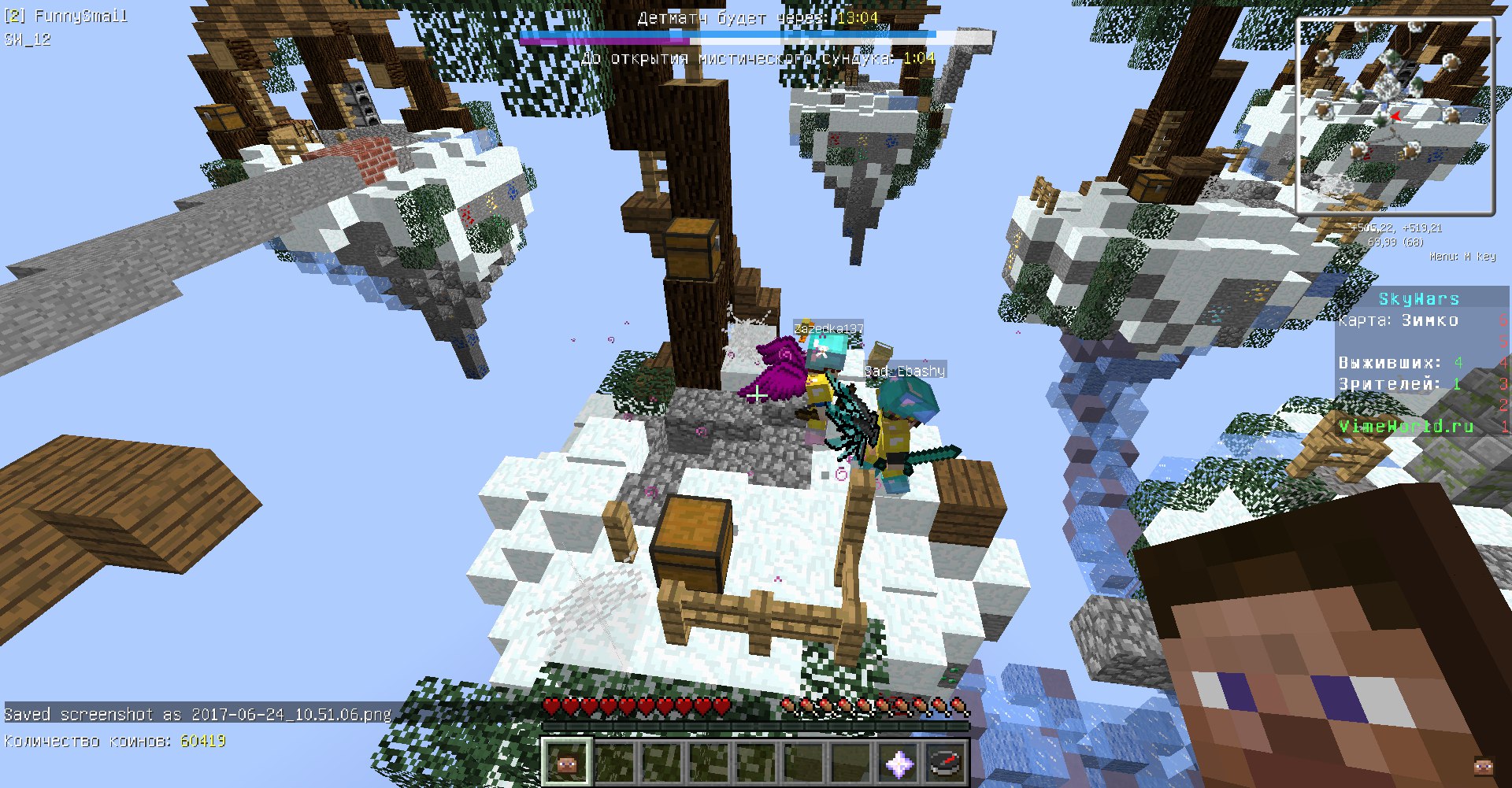Select the player head hotbar slot
Image resolution: width=1512 pixels, height=788 pixels.
[x=566, y=762]
